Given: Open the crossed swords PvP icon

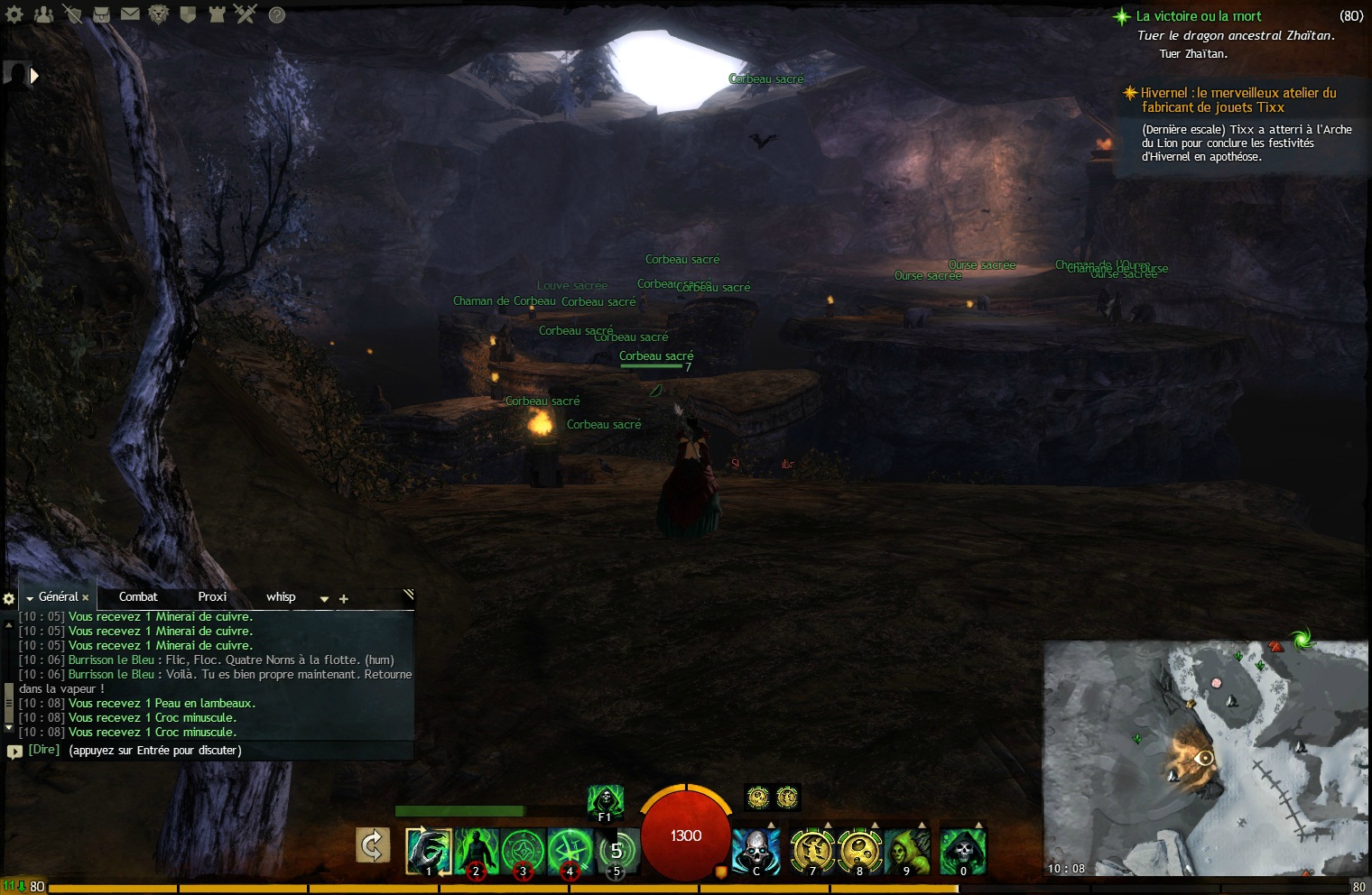Looking at the screenshot, I should 245,14.
